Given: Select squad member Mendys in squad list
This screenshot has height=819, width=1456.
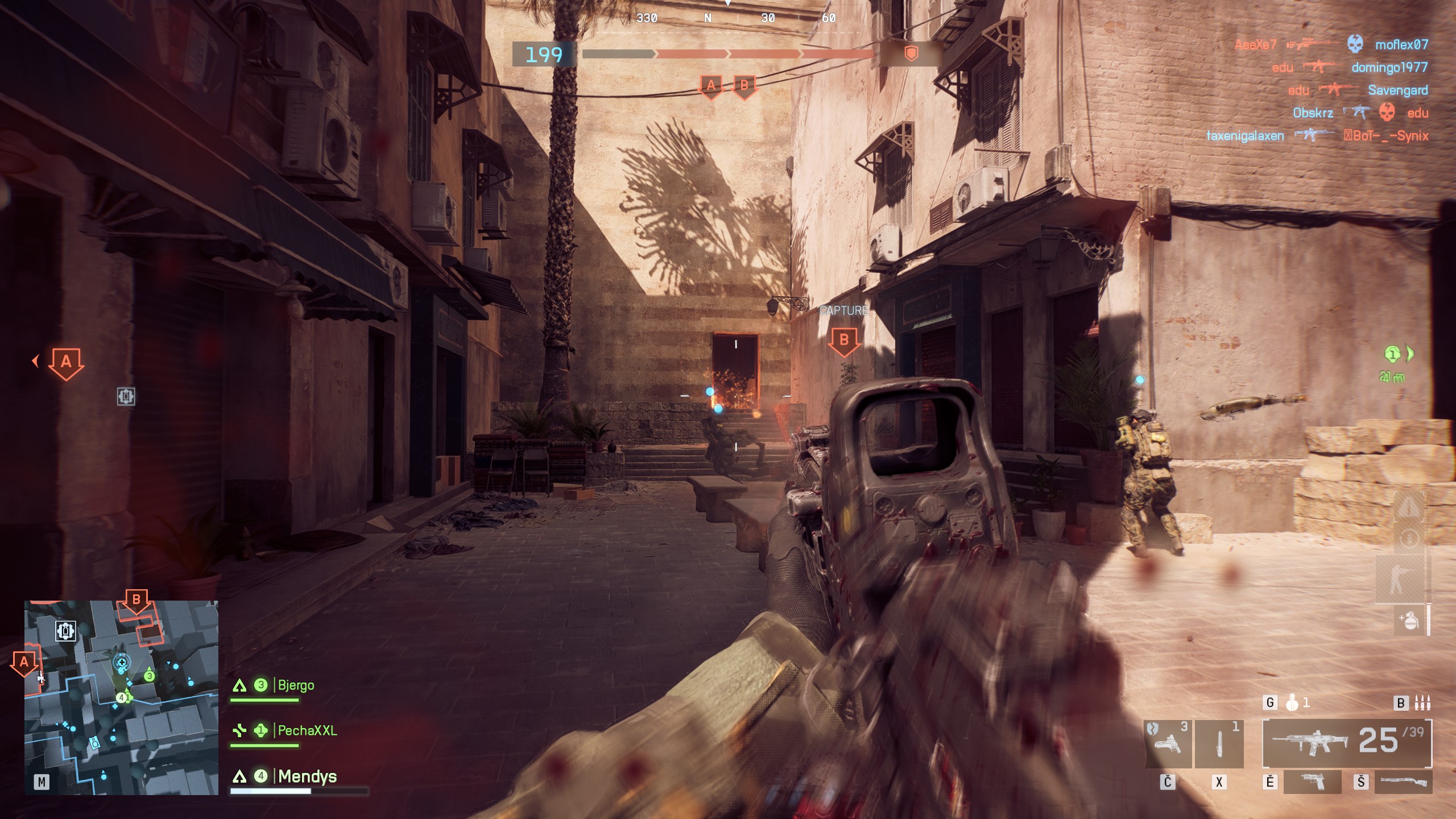Looking at the screenshot, I should pyautogui.click(x=307, y=776).
